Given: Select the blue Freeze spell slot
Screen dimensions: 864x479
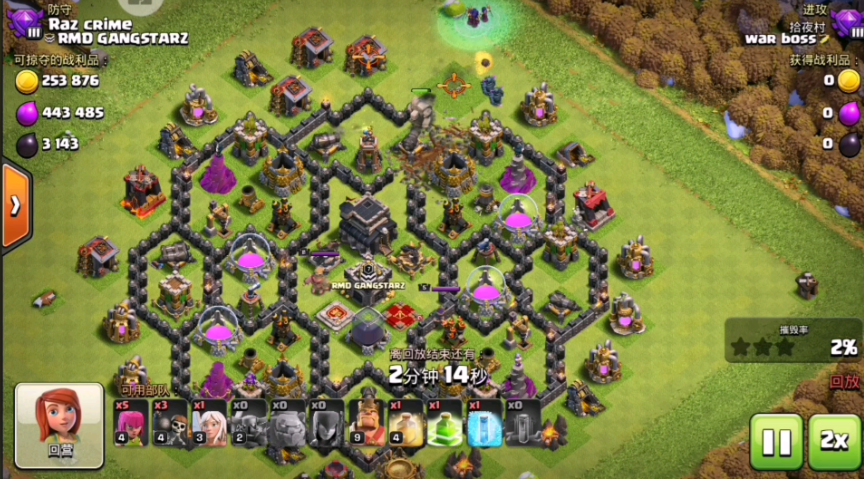Looking at the screenshot, I should click(x=484, y=423).
